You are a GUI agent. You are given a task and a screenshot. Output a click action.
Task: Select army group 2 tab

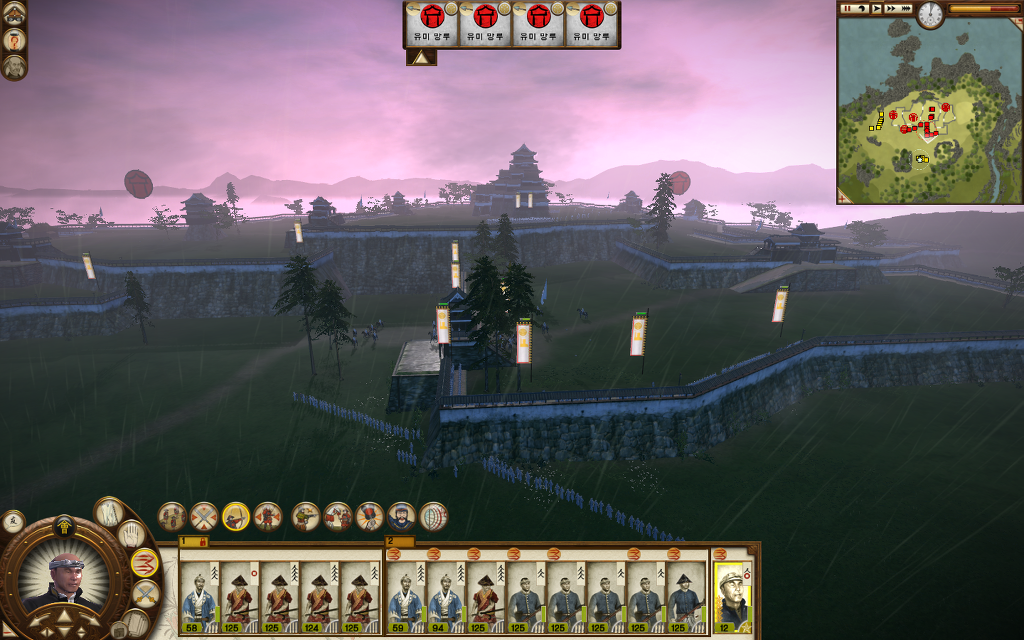click(393, 541)
